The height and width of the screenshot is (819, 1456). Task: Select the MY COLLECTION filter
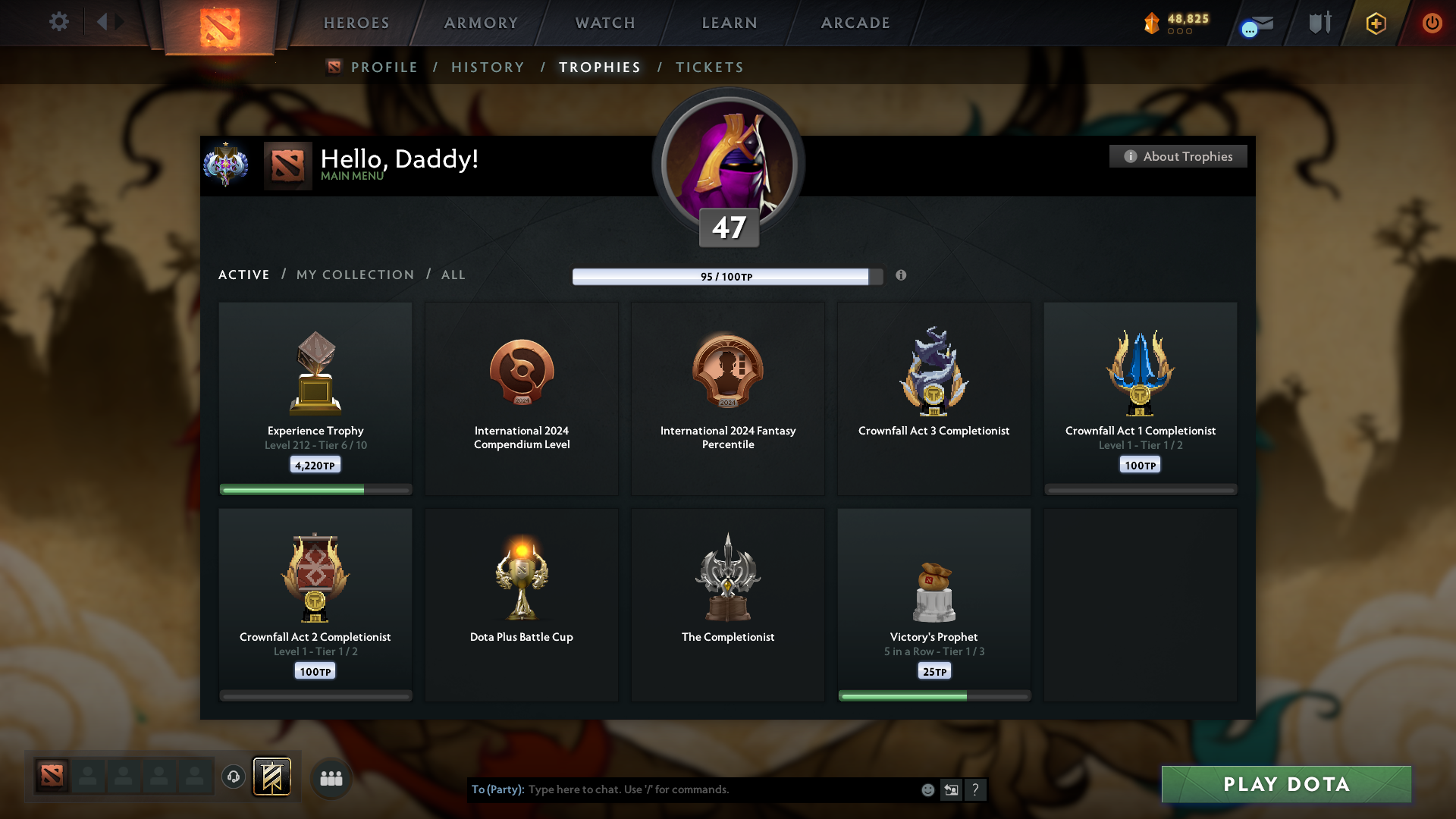point(354,275)
